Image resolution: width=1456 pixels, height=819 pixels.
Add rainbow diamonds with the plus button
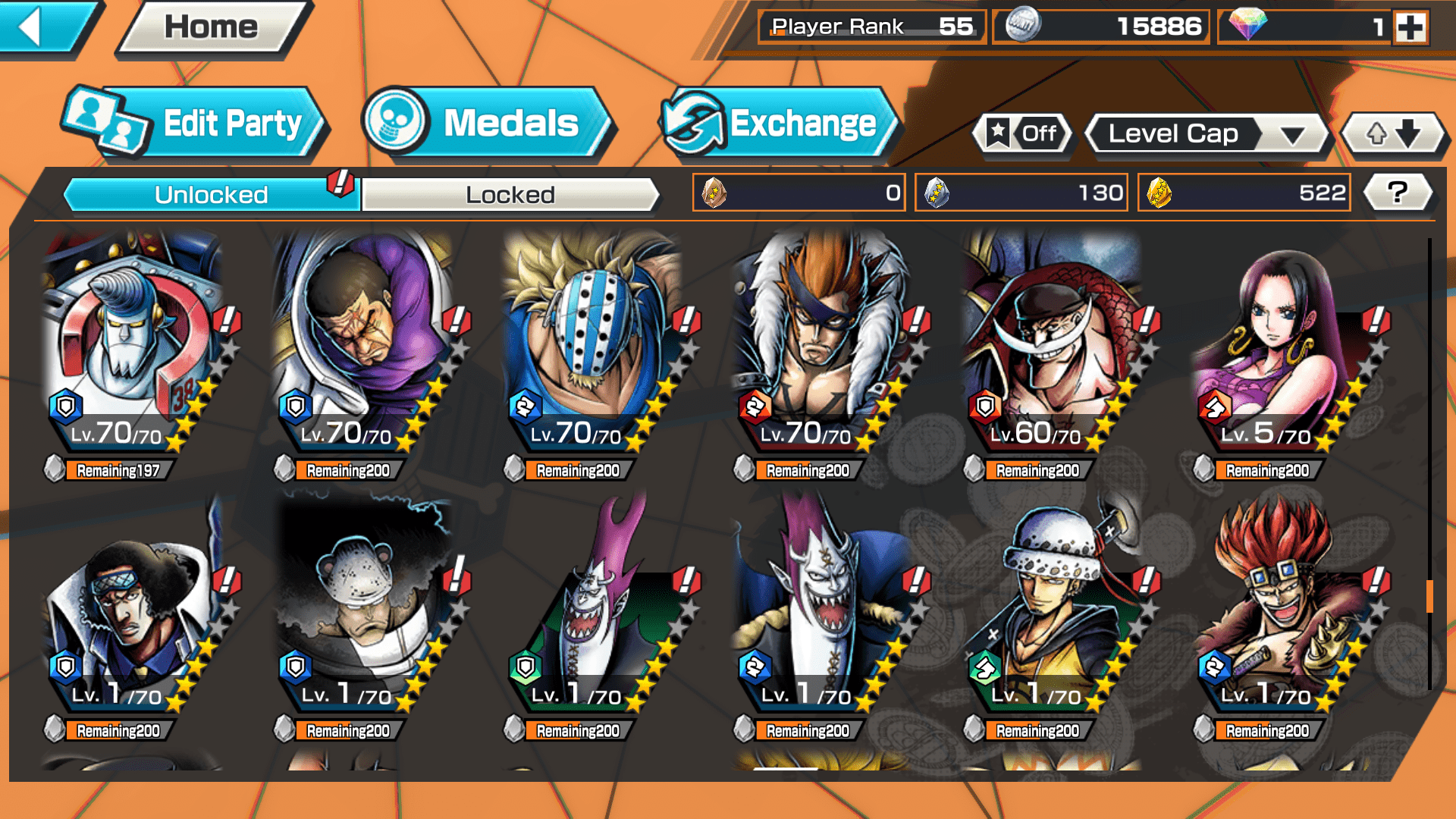point(1410,27)
